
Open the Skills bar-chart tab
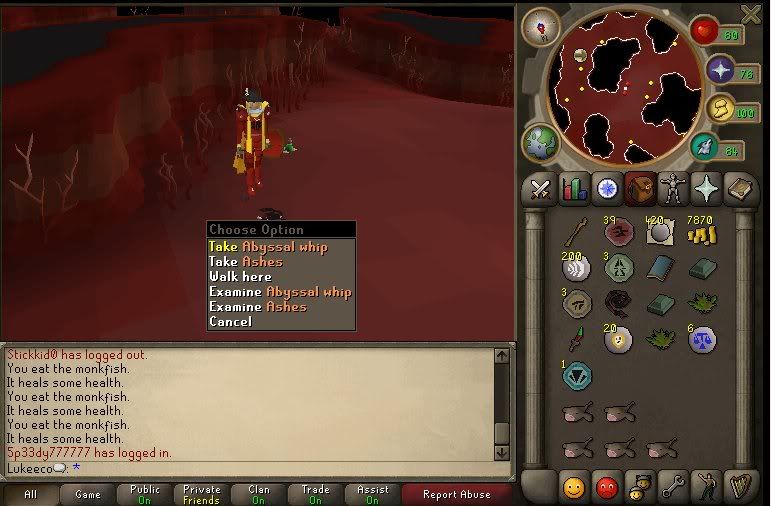(x=573, y=188)
